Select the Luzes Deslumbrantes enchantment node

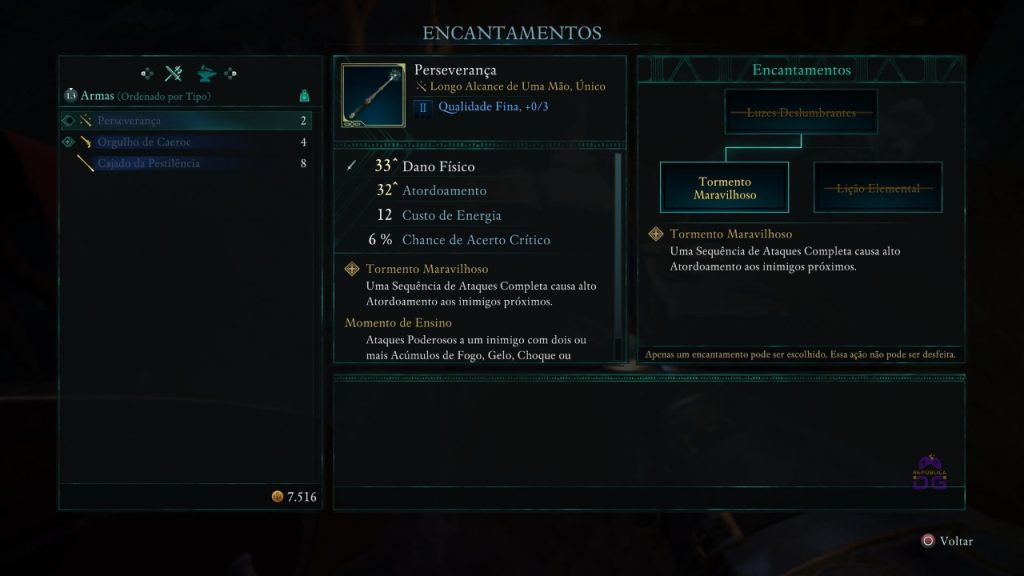[x=801, y=112]
